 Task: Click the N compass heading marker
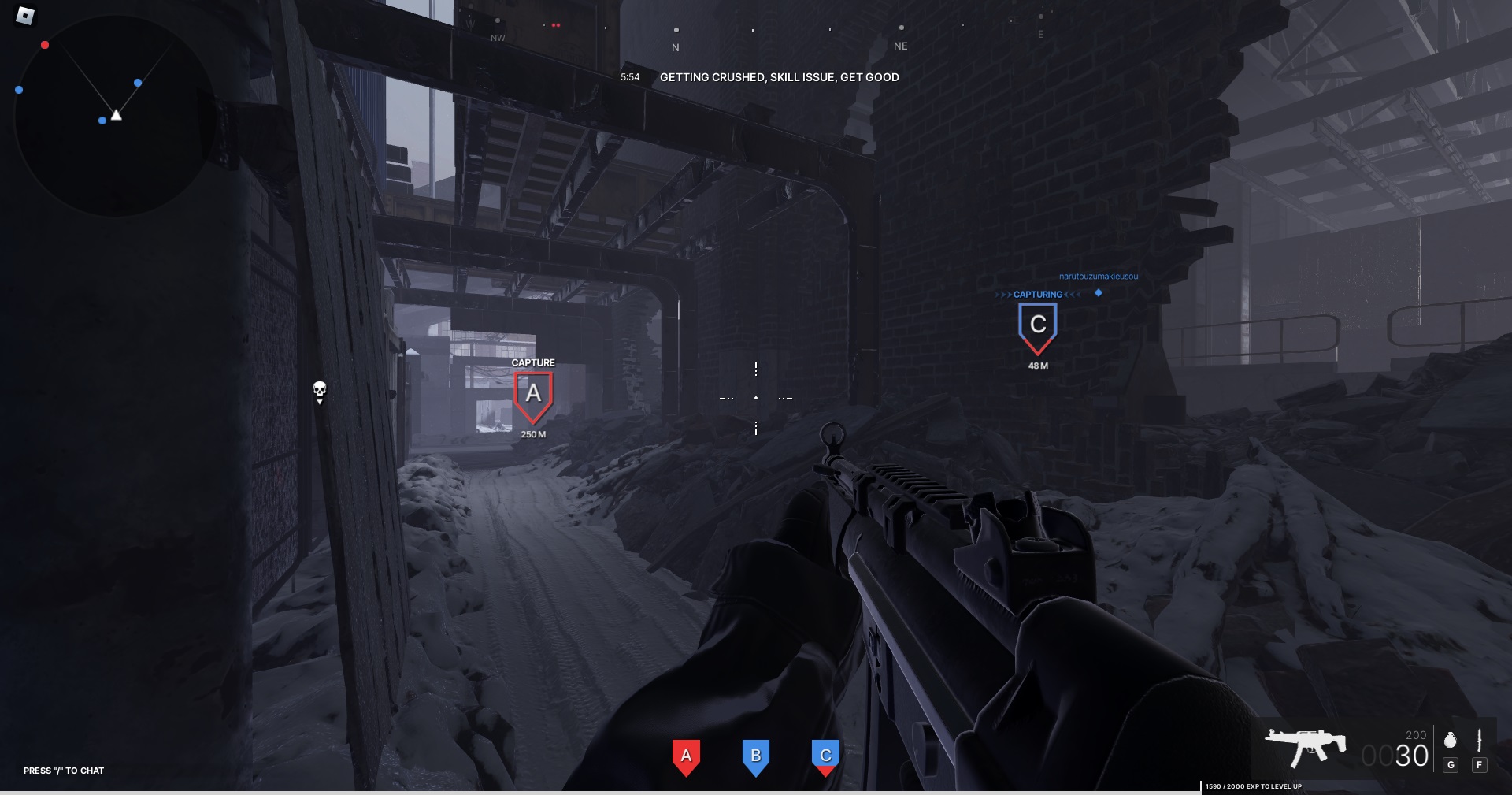pyautogui.click(x=675, y=46)
